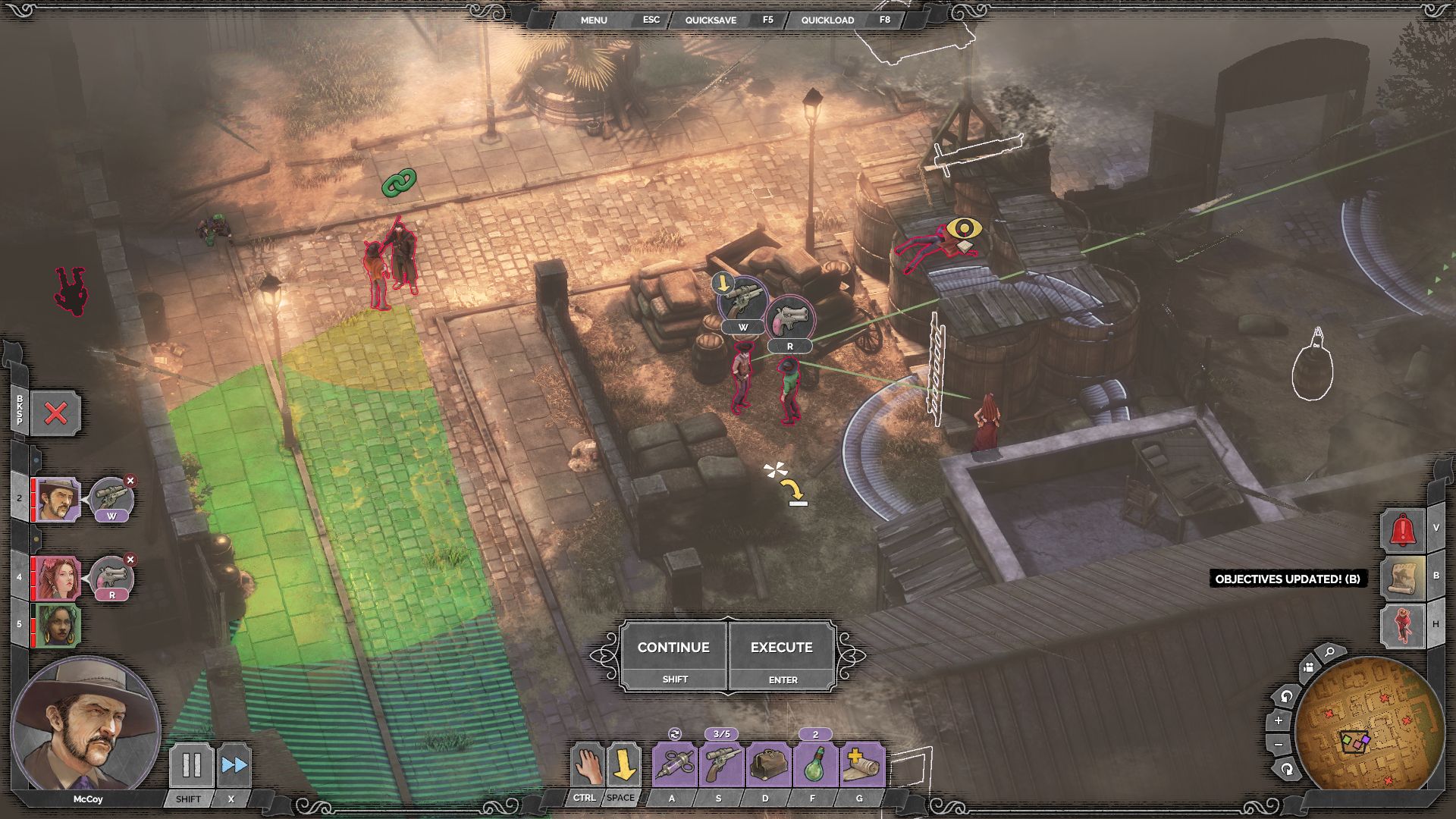
Task: Select the bandage heal ability
Action: (x=861, y=764)
